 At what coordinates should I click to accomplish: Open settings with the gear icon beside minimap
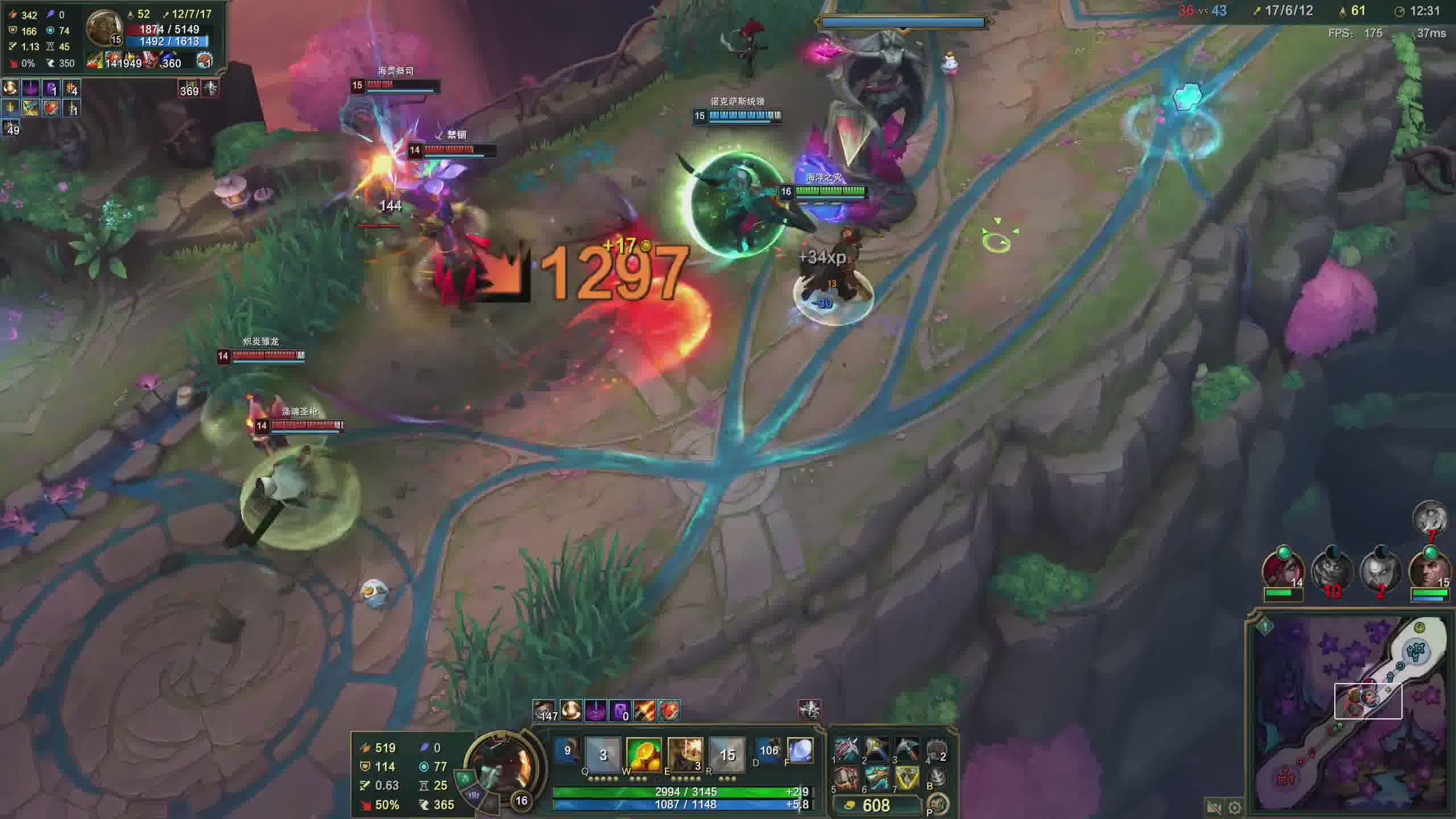click(1234, 808)
